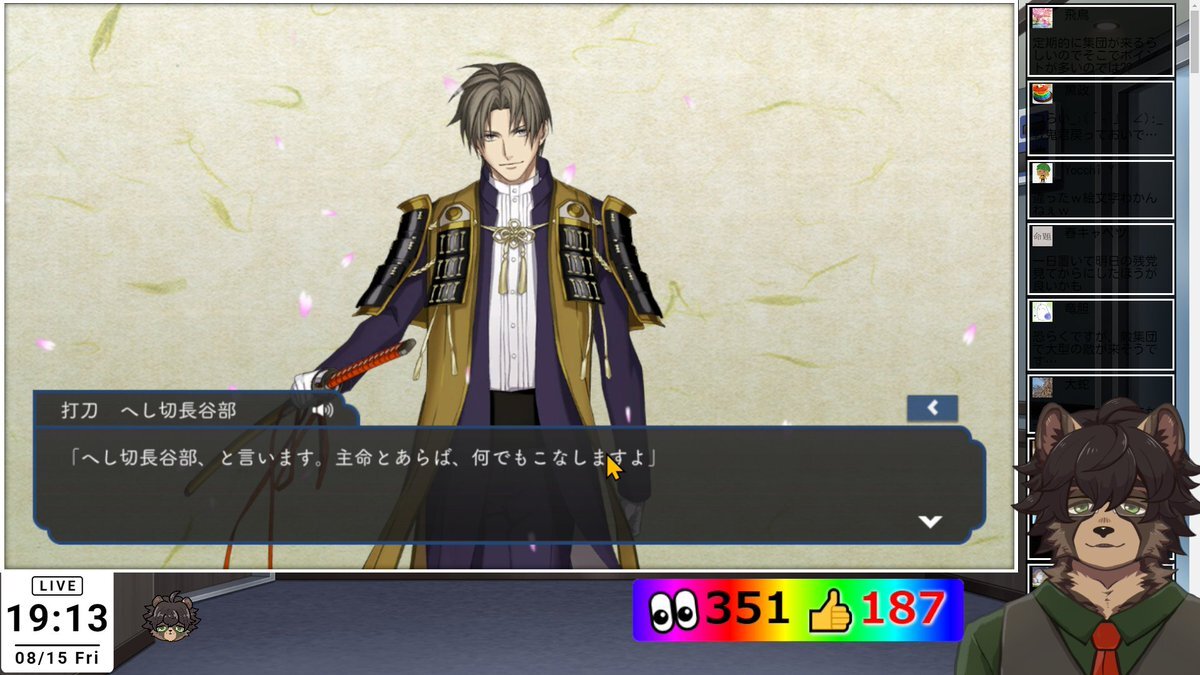Advance the dialogue with the down arrow
Viewport: 1200px width, 675px height.
pos(930,521)
